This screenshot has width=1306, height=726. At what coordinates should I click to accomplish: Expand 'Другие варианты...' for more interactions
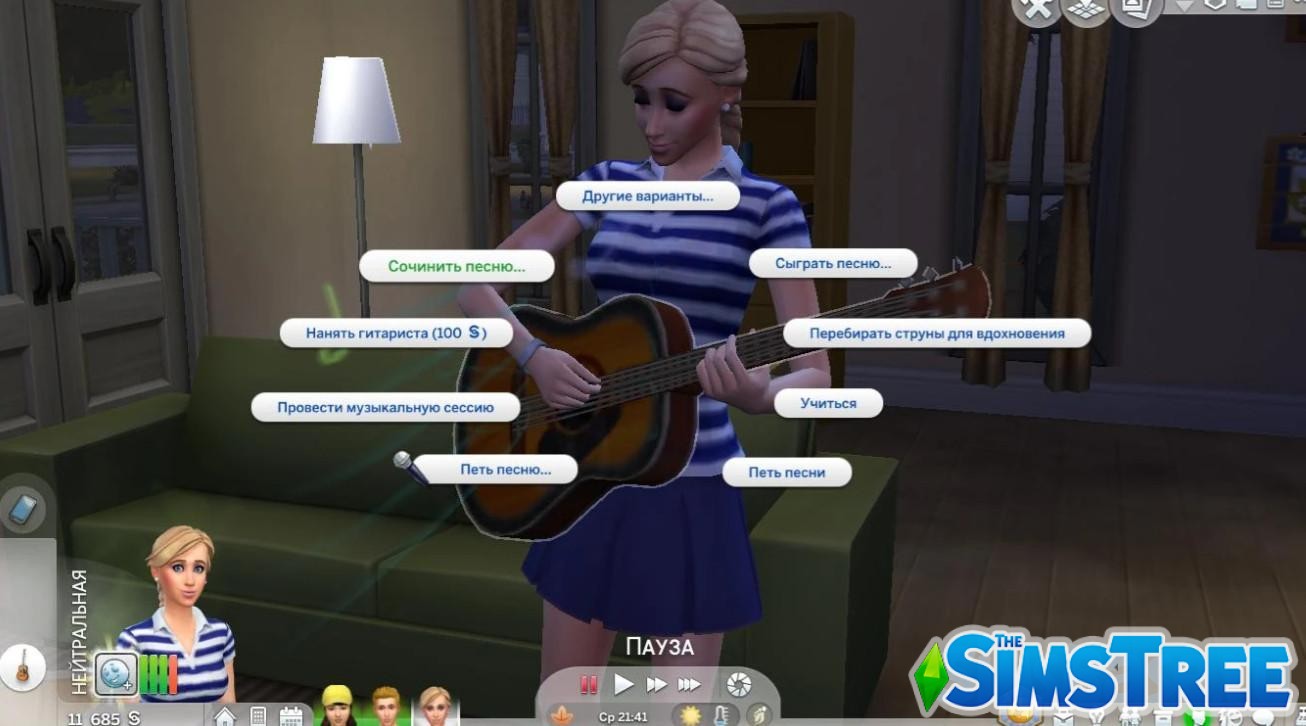coord(650,197)
